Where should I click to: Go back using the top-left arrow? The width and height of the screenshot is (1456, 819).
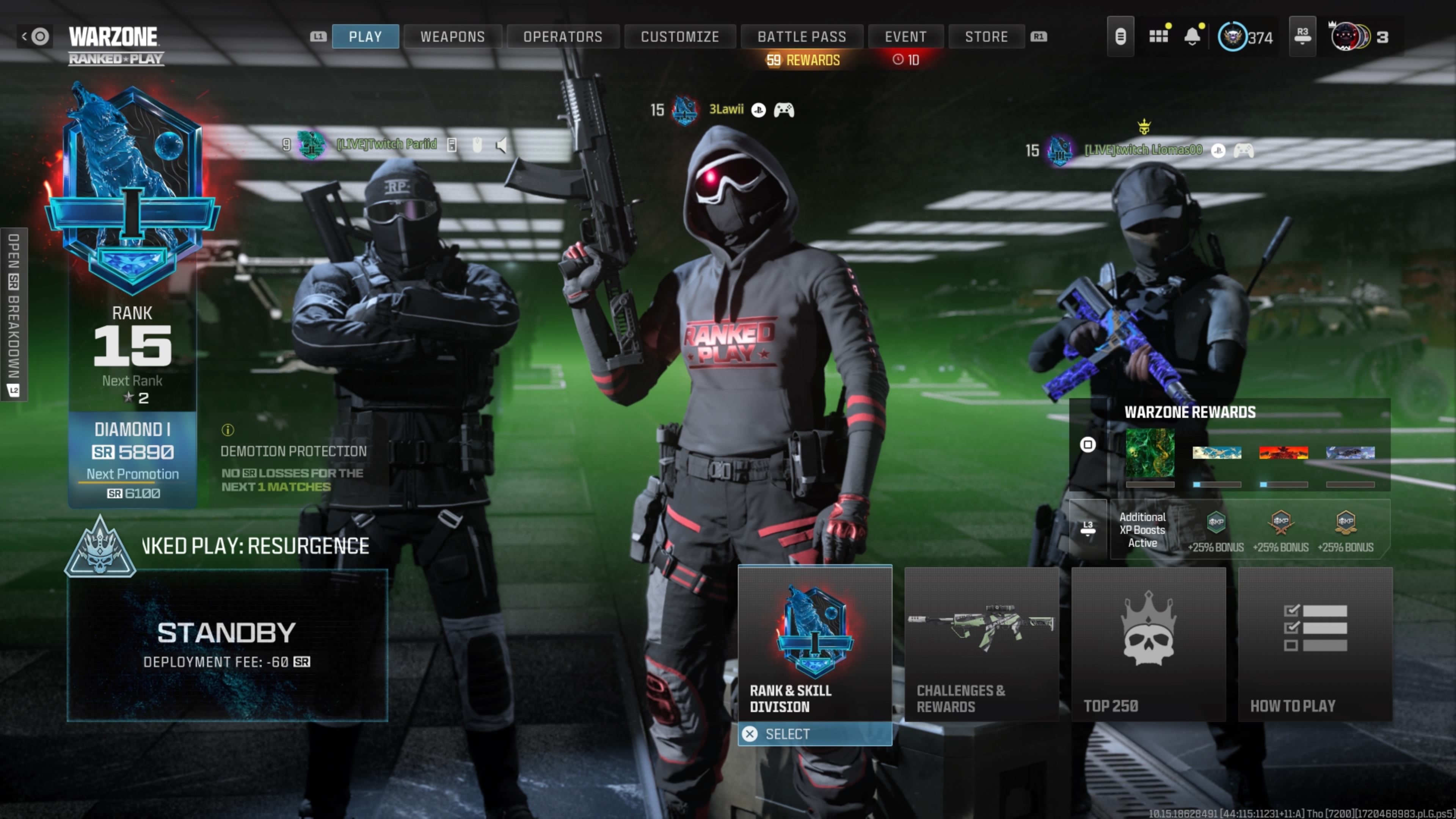point(25,37)
